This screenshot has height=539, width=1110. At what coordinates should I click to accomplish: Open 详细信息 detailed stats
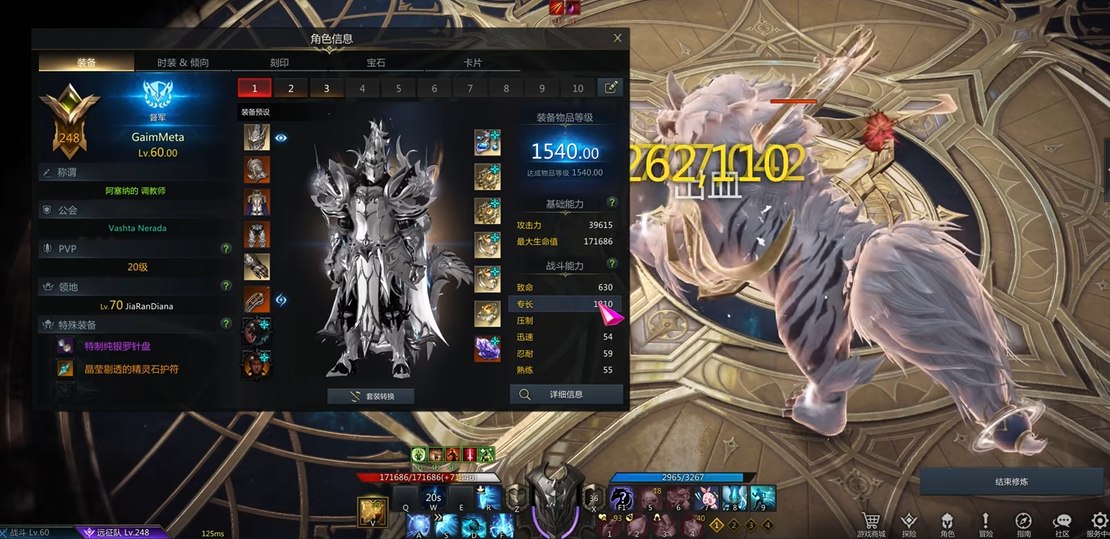point(566,394)
